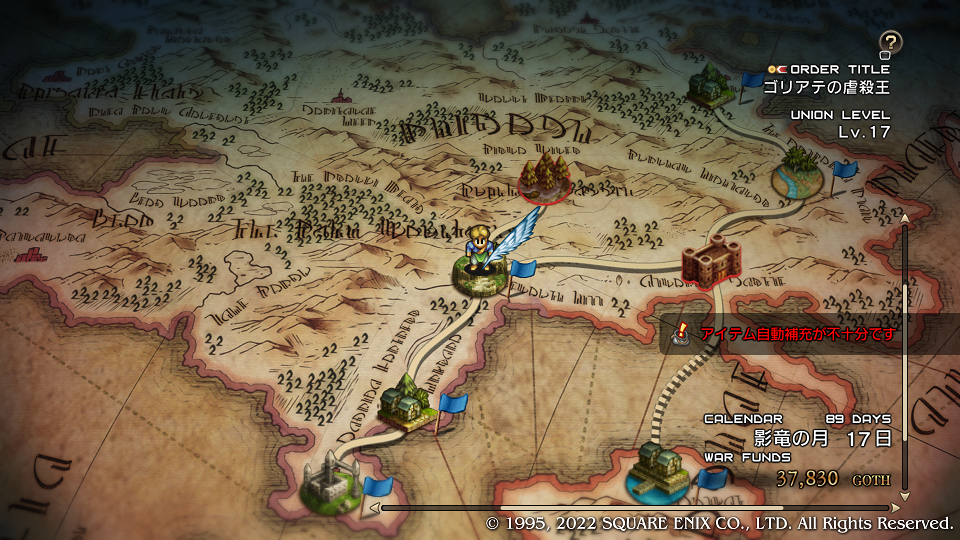This screenshot has height=540, width=960.
Task: Click the vertical map scrollbar's up arrow
Action: point(905,217)
